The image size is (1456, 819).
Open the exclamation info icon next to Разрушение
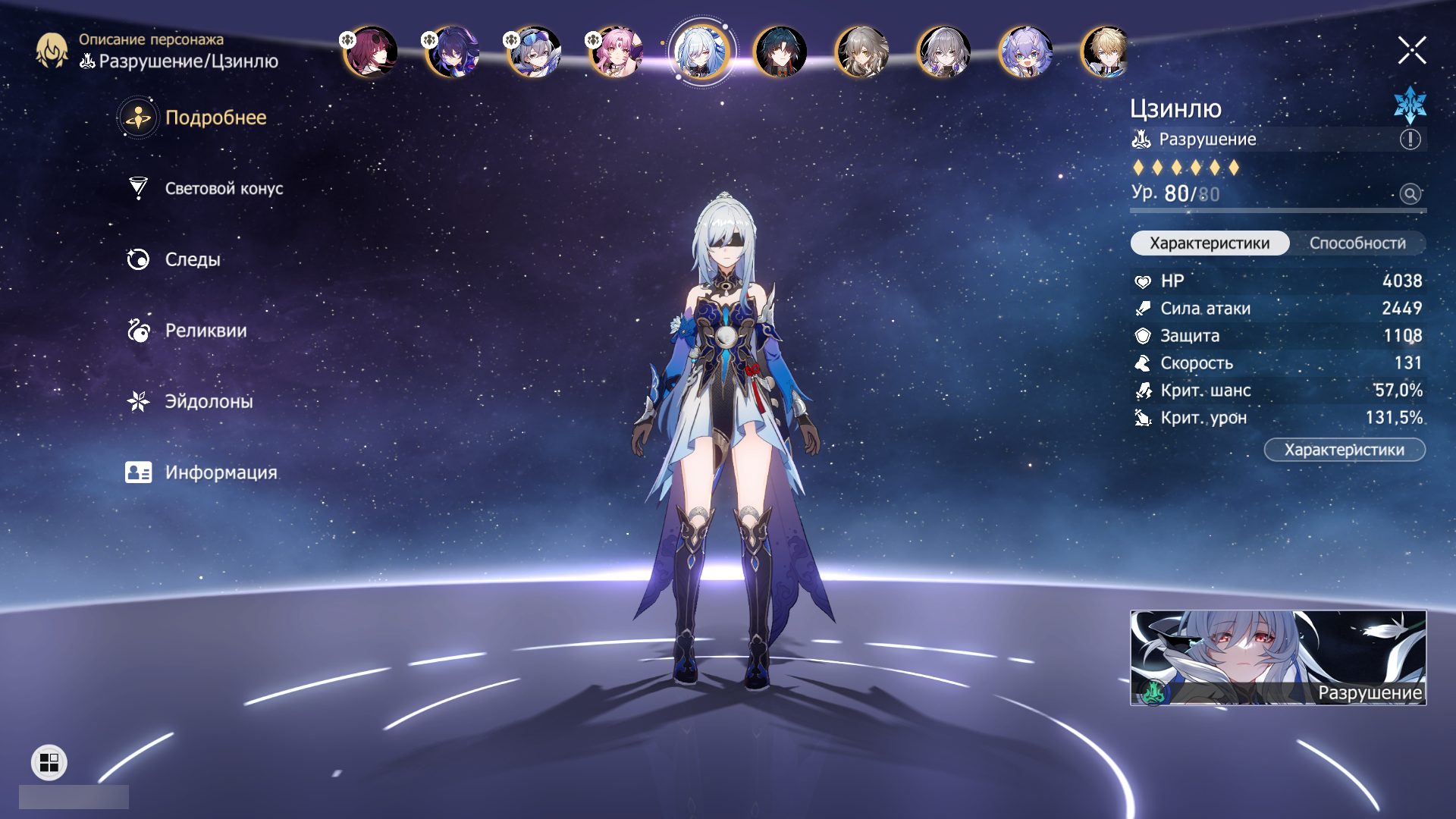1410,140
